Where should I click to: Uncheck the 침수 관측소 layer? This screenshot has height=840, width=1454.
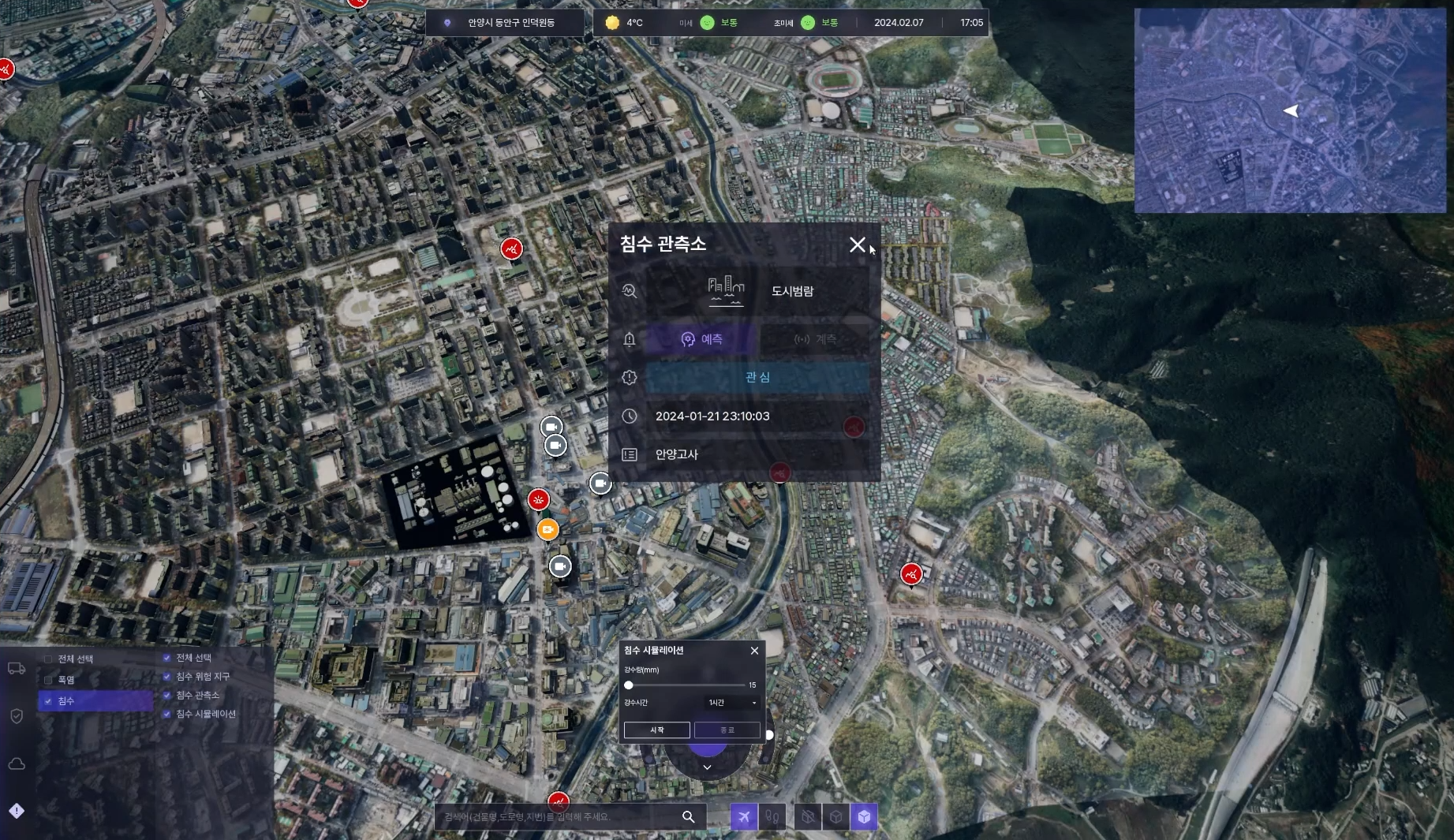pos(167,696)
